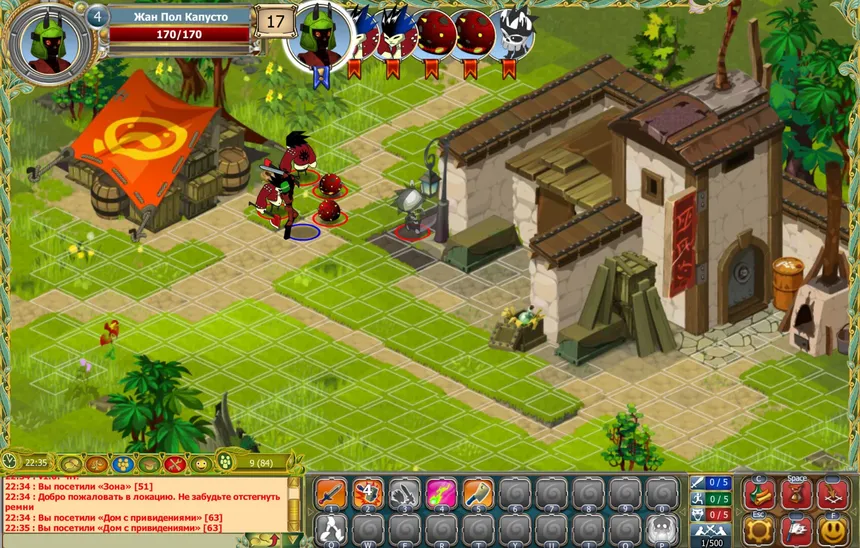Open the gear settings menu button
This screenshot has width=860, height=548.
click(759, 529)
